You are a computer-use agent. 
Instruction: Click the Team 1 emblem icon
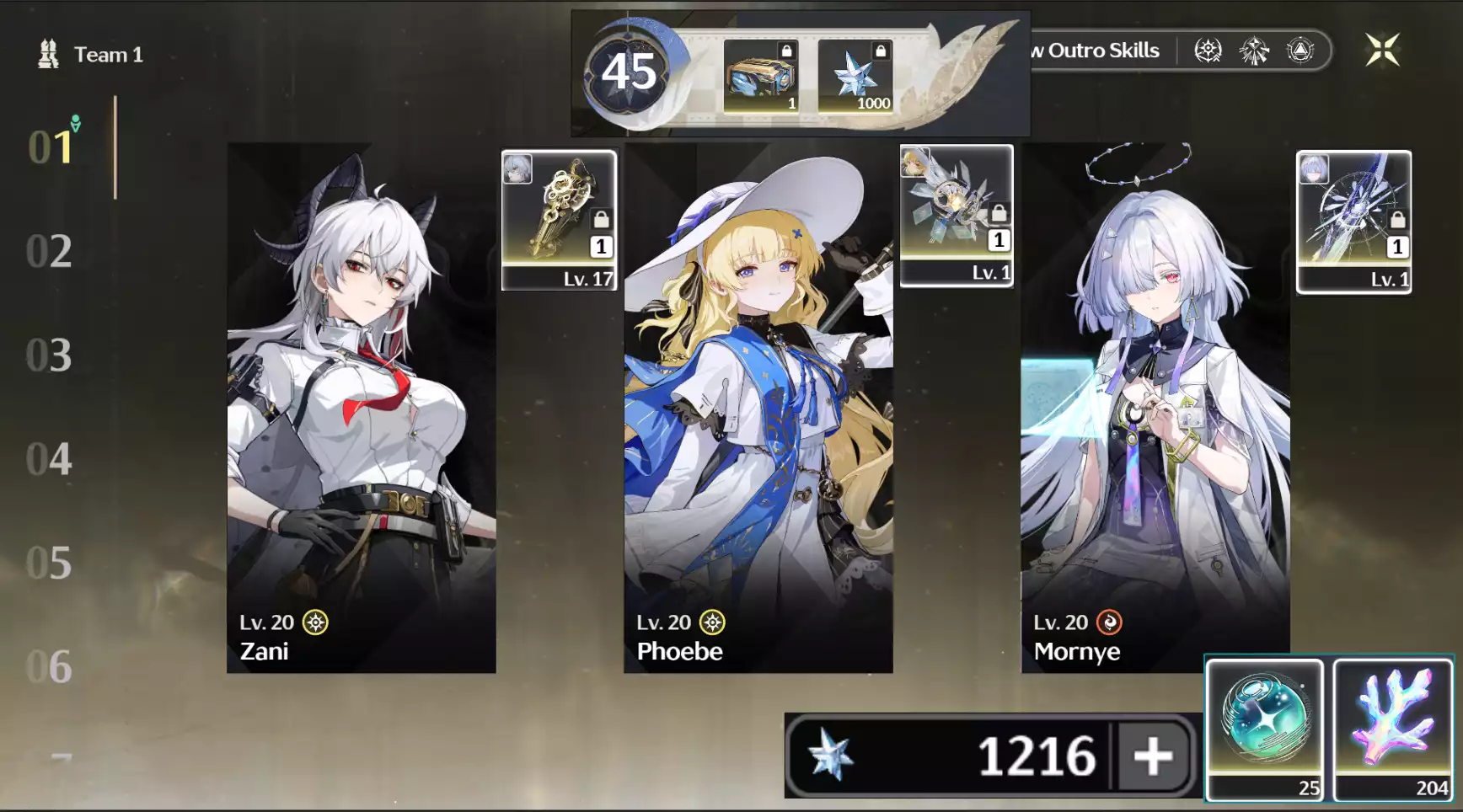click(x=48, y=53)
